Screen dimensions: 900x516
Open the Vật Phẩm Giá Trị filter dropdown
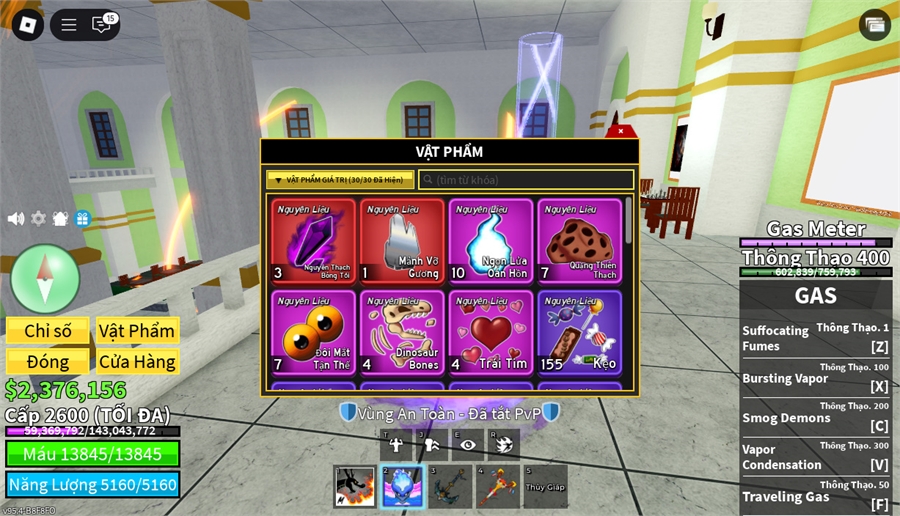(x=340, y=180)
